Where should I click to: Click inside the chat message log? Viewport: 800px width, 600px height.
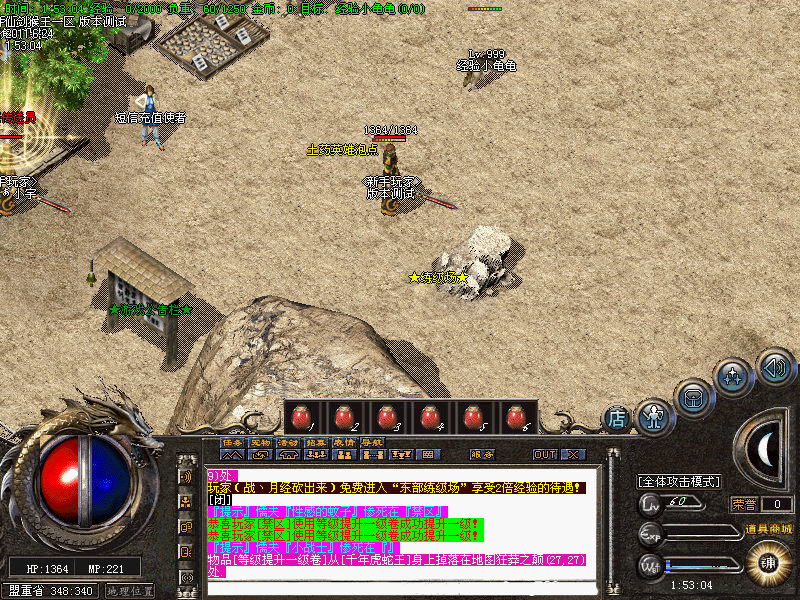click(400, 520)
